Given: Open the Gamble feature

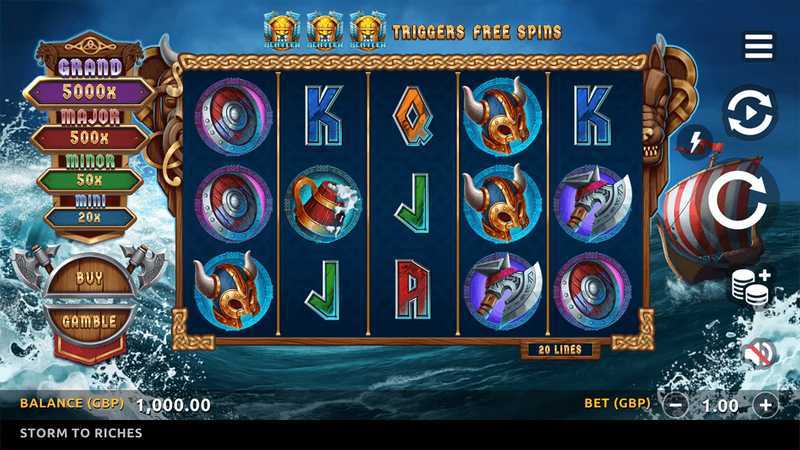Looking at the screenshot, I should 90,321.
